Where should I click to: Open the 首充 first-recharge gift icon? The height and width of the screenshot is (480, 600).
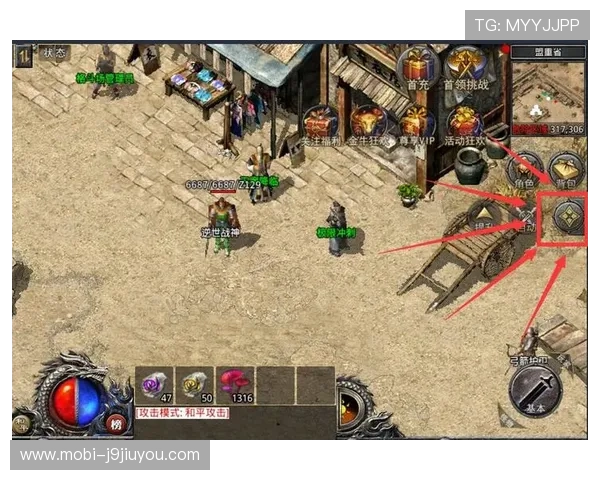417,68
